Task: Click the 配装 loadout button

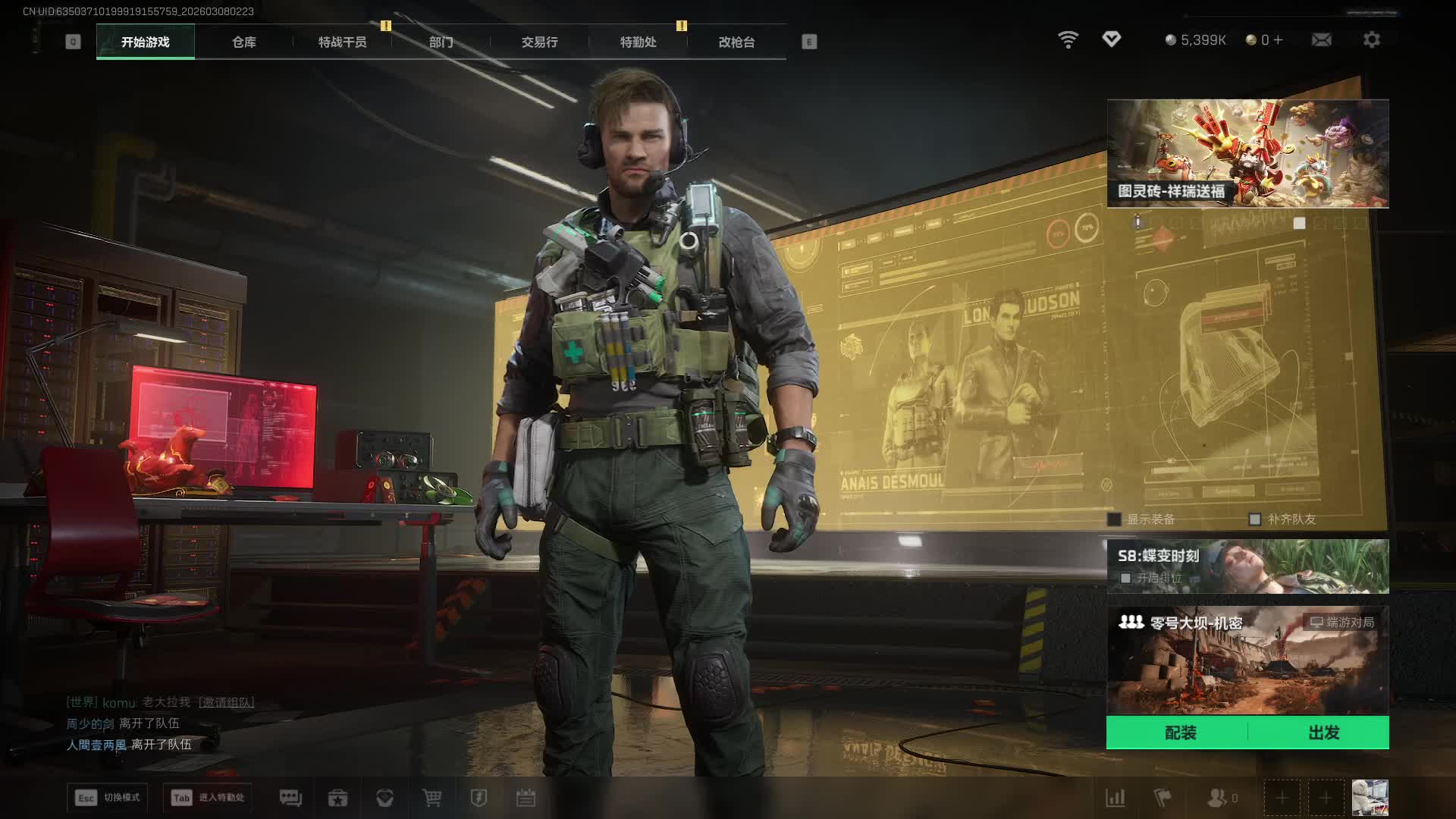Action: point(1179,733)
